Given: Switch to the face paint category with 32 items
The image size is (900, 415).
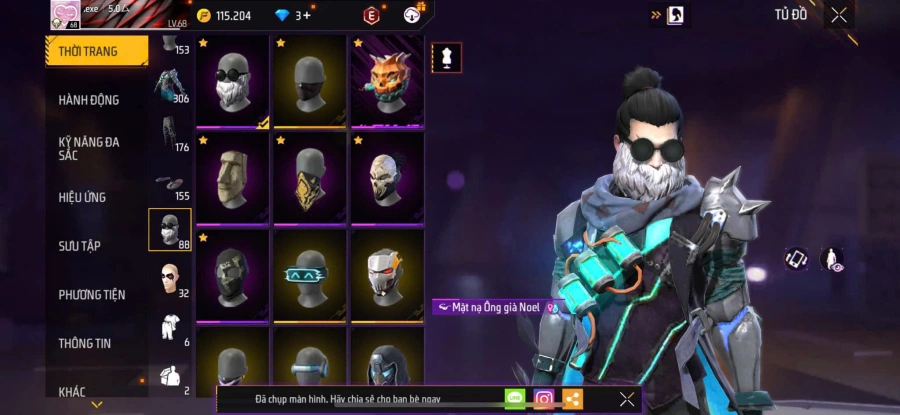Looking at the screenshot, I should 170,279.
